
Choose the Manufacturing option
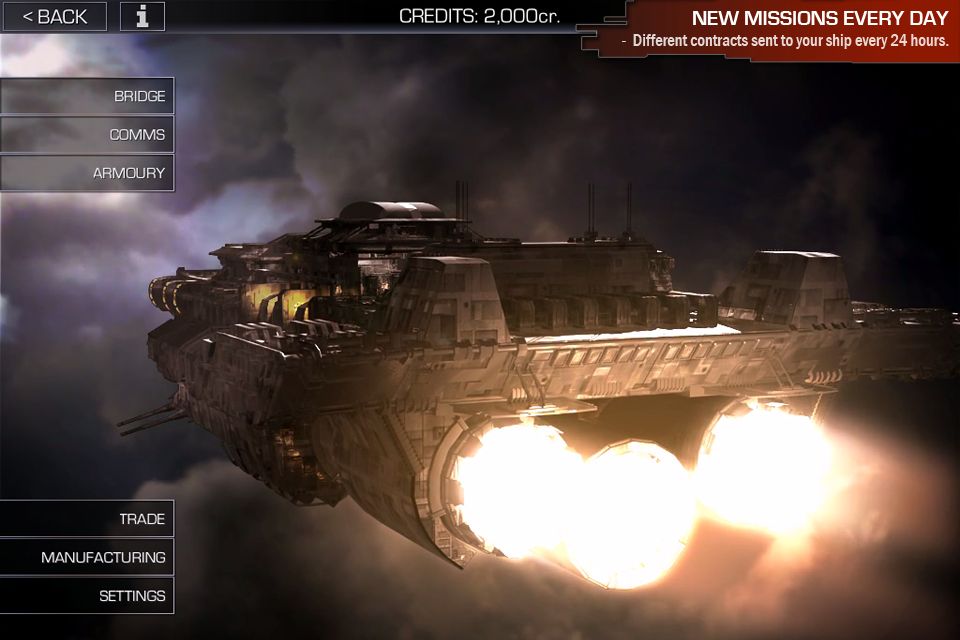click(88, 557)
